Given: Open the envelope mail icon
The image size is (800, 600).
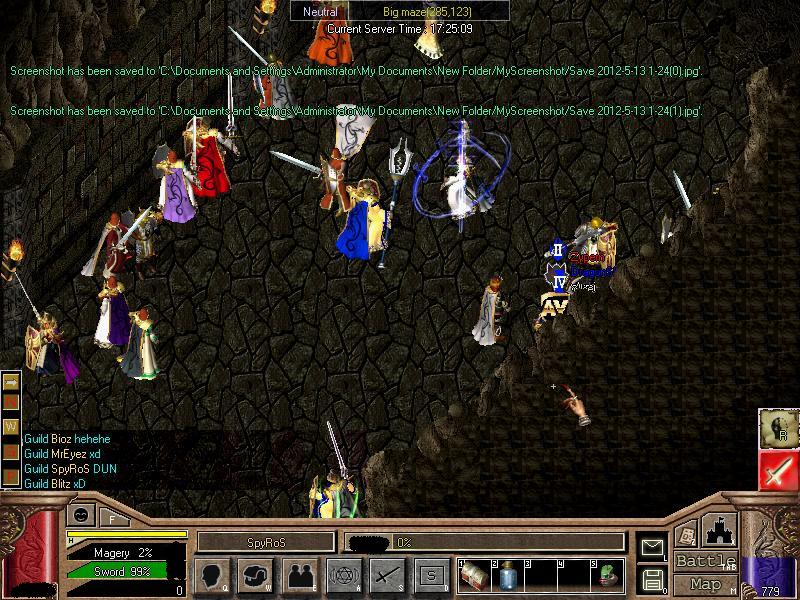Looking at the screenshot, I should 652,547.
